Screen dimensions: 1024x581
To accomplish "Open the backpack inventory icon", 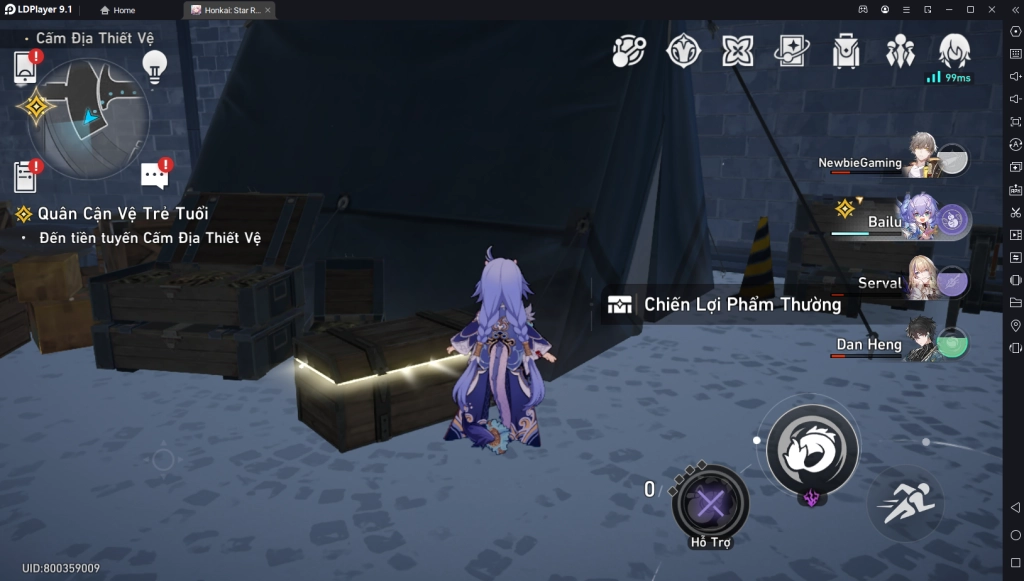I will coord(846,51).
